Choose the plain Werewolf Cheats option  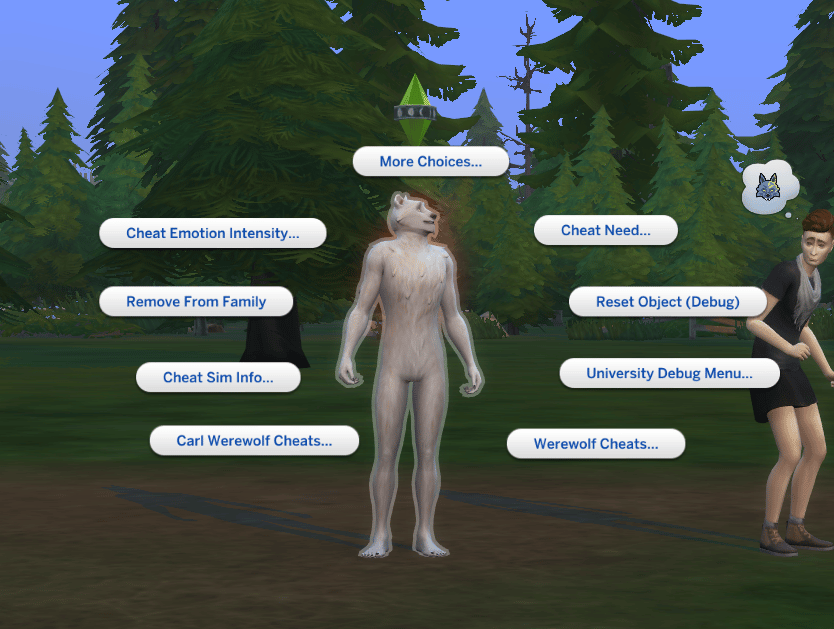[x=595, y=443]
